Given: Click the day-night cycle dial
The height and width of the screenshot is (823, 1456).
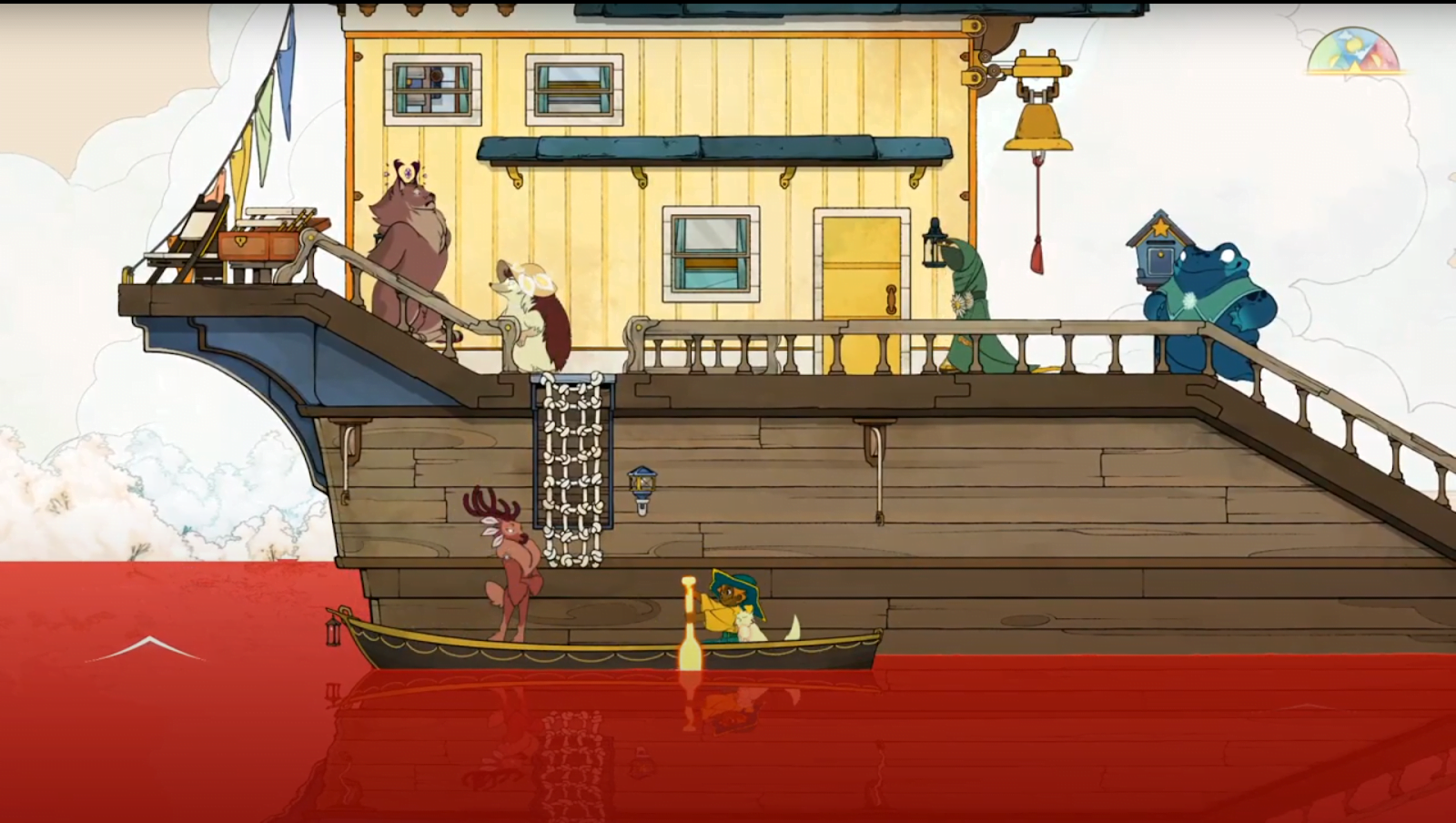Looking at the screenshot, I should tap(1357, 53).
